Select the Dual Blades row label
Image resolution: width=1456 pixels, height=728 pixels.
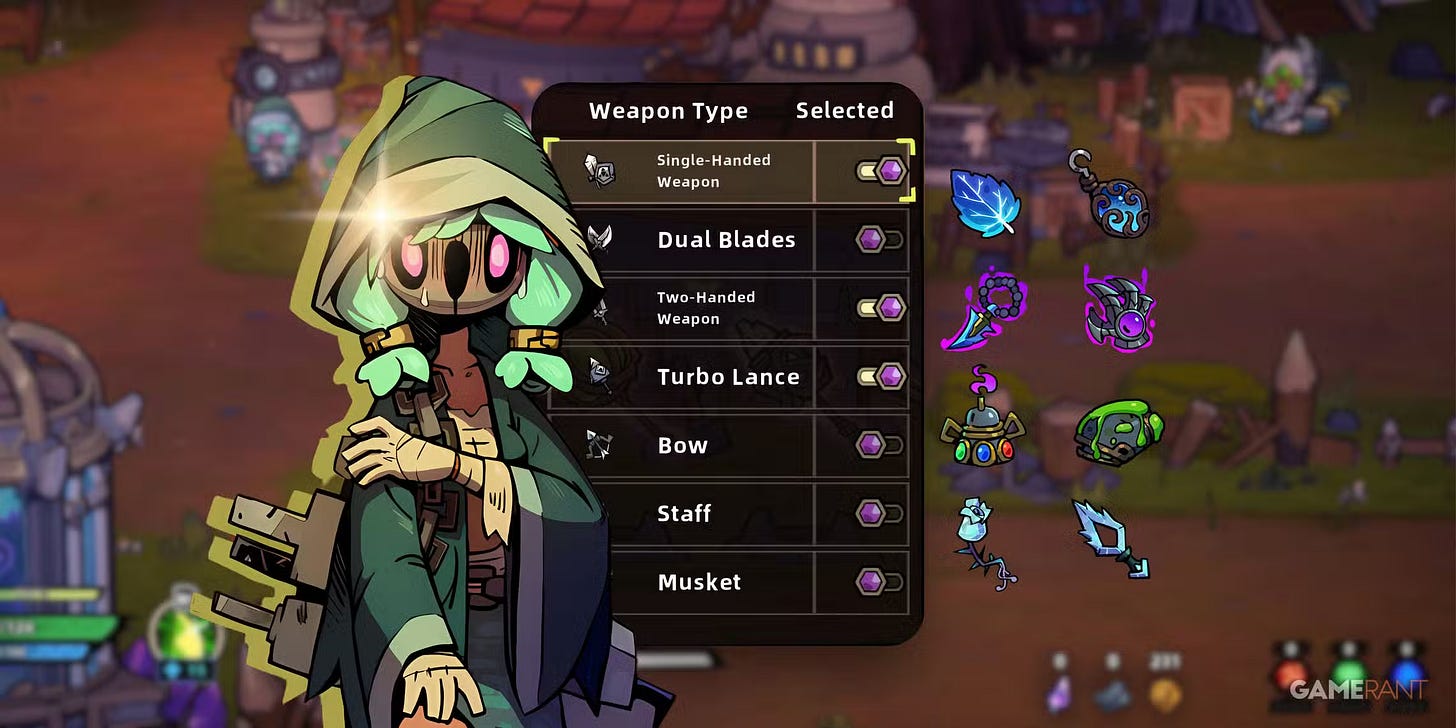pyautogui.click(x=726, y=240)
